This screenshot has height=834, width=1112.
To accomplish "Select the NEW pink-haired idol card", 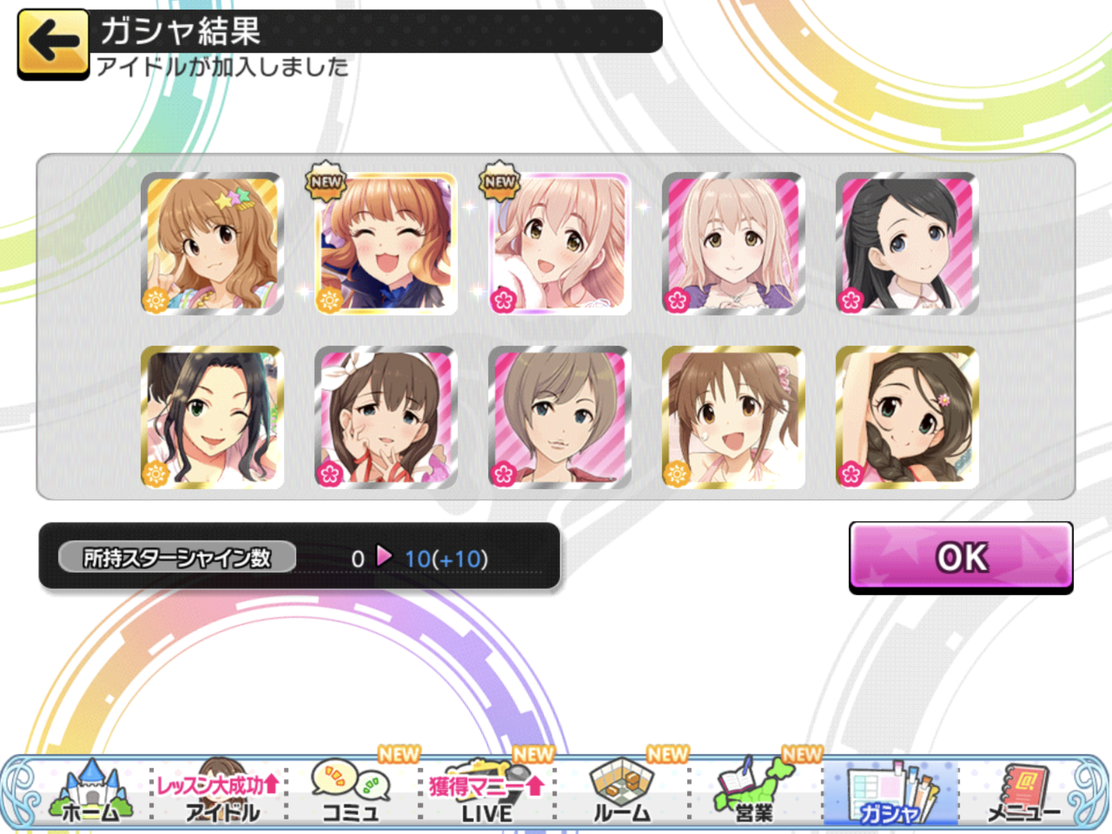I will click(560, 244).
